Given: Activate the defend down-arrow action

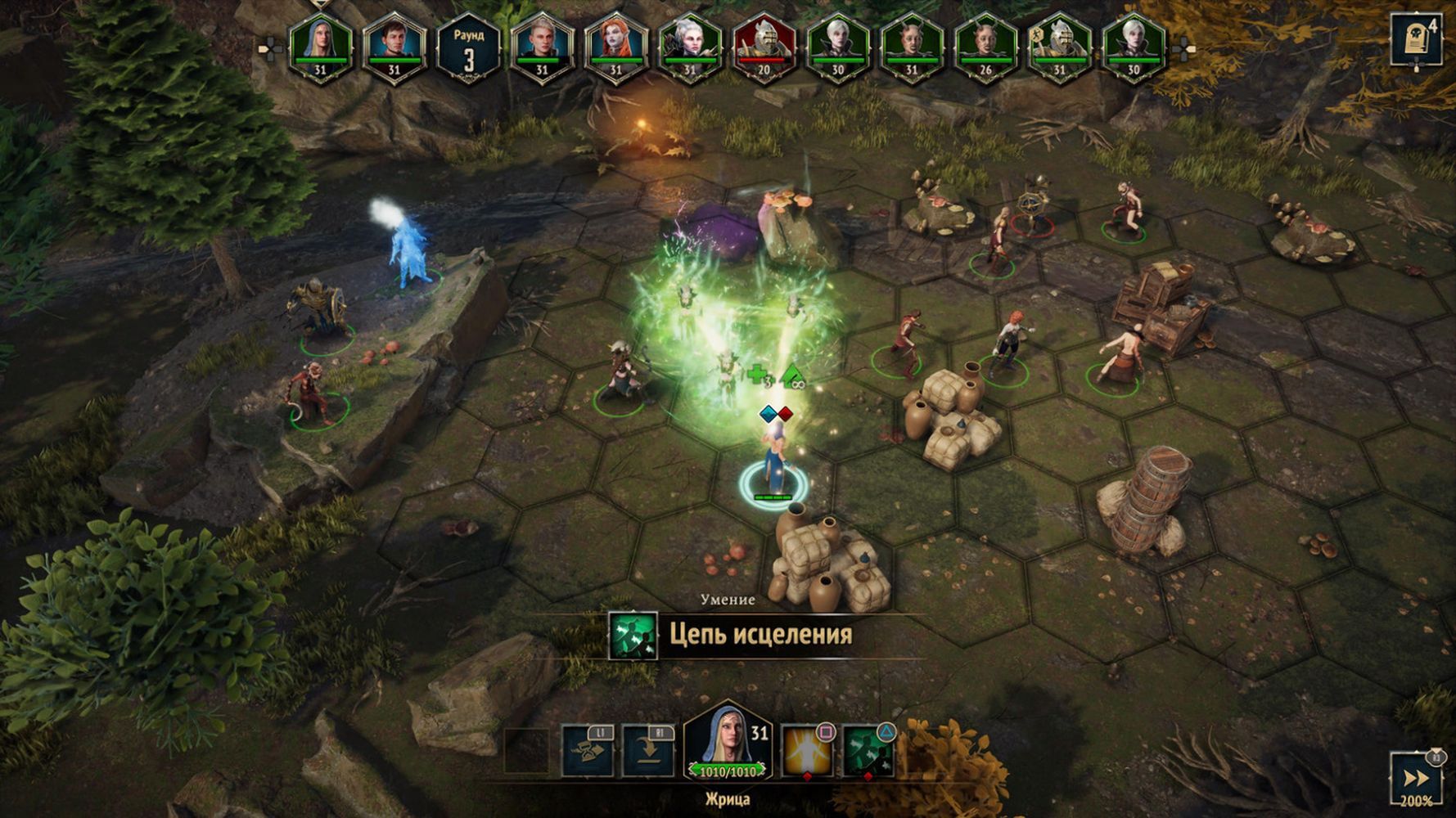Looking at the screenshot, I should (x=648, y=750).
